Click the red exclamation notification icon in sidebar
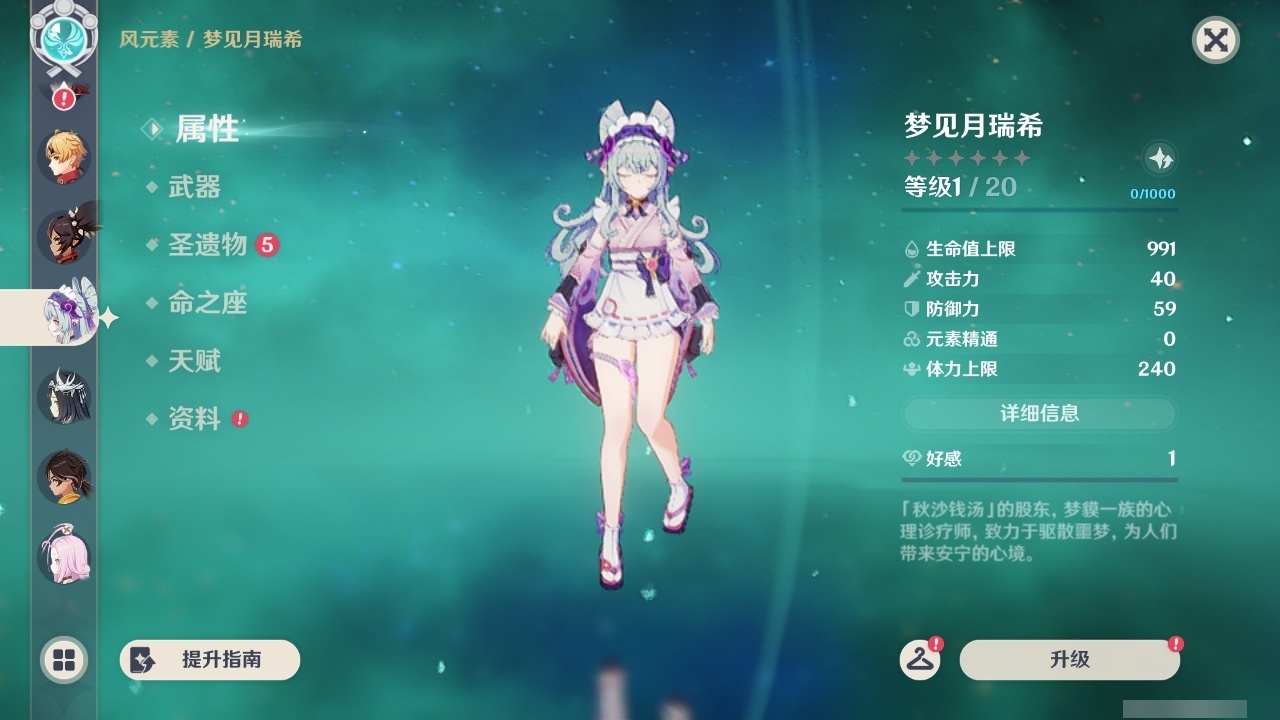 pyautogui.click(x=62, y=97)
